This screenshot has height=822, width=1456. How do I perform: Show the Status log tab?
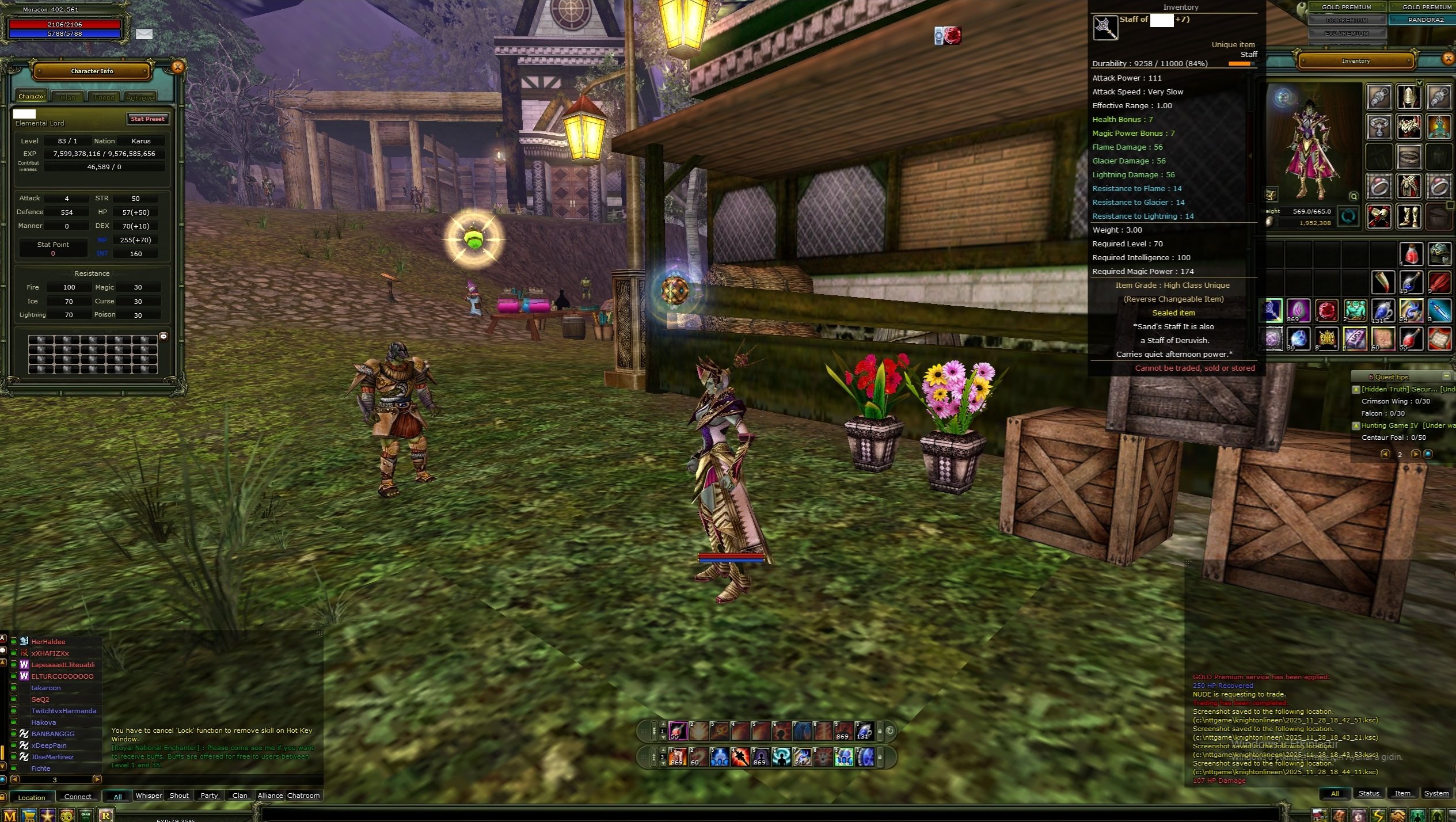(x=1368, y=793)
